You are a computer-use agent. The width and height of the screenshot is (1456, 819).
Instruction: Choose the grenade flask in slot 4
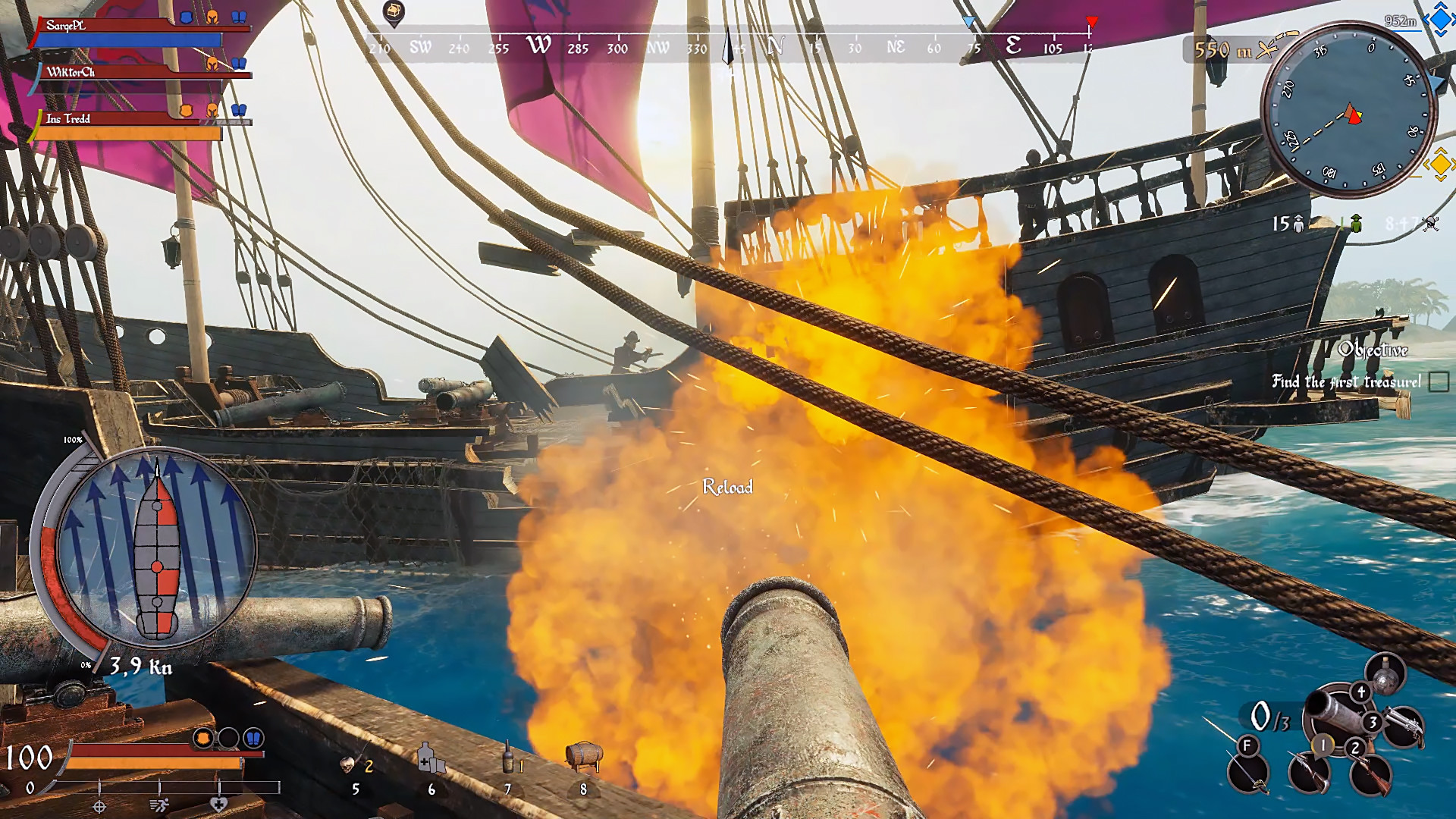[x=1386, y=674]
